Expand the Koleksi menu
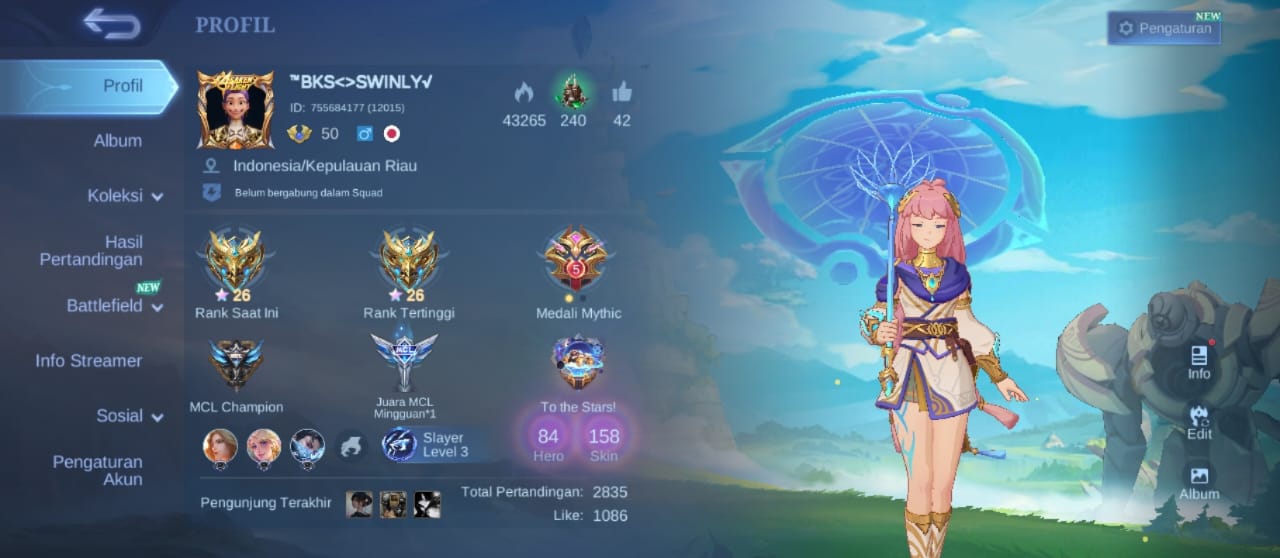 coord(124,196)
